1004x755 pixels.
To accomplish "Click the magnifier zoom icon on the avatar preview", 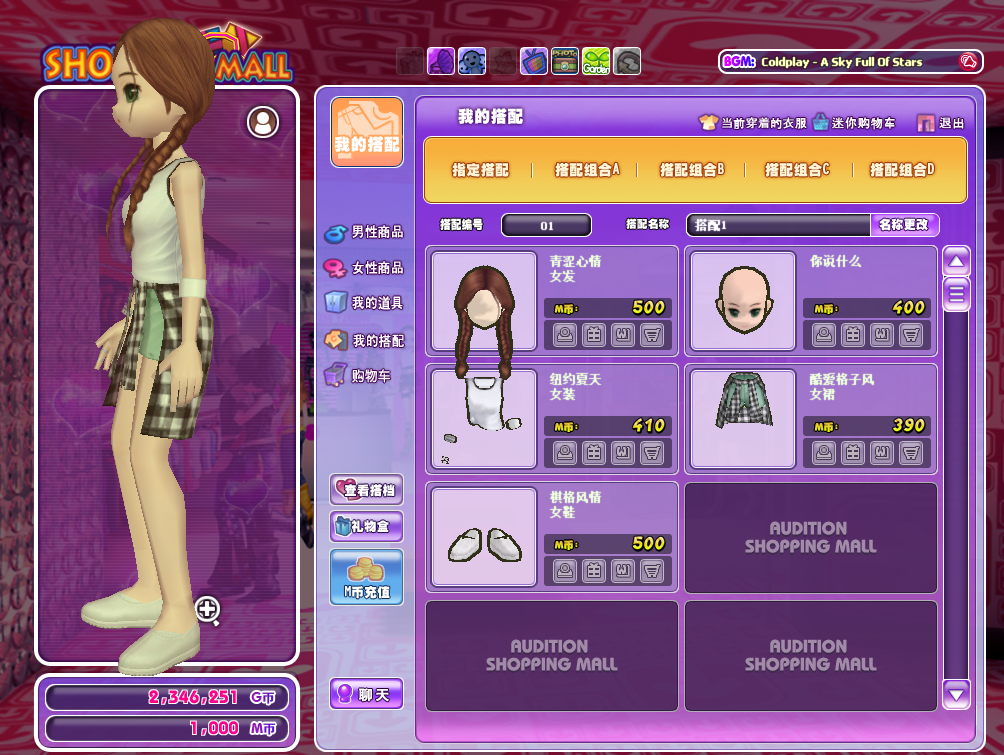I will coord(208,609).
